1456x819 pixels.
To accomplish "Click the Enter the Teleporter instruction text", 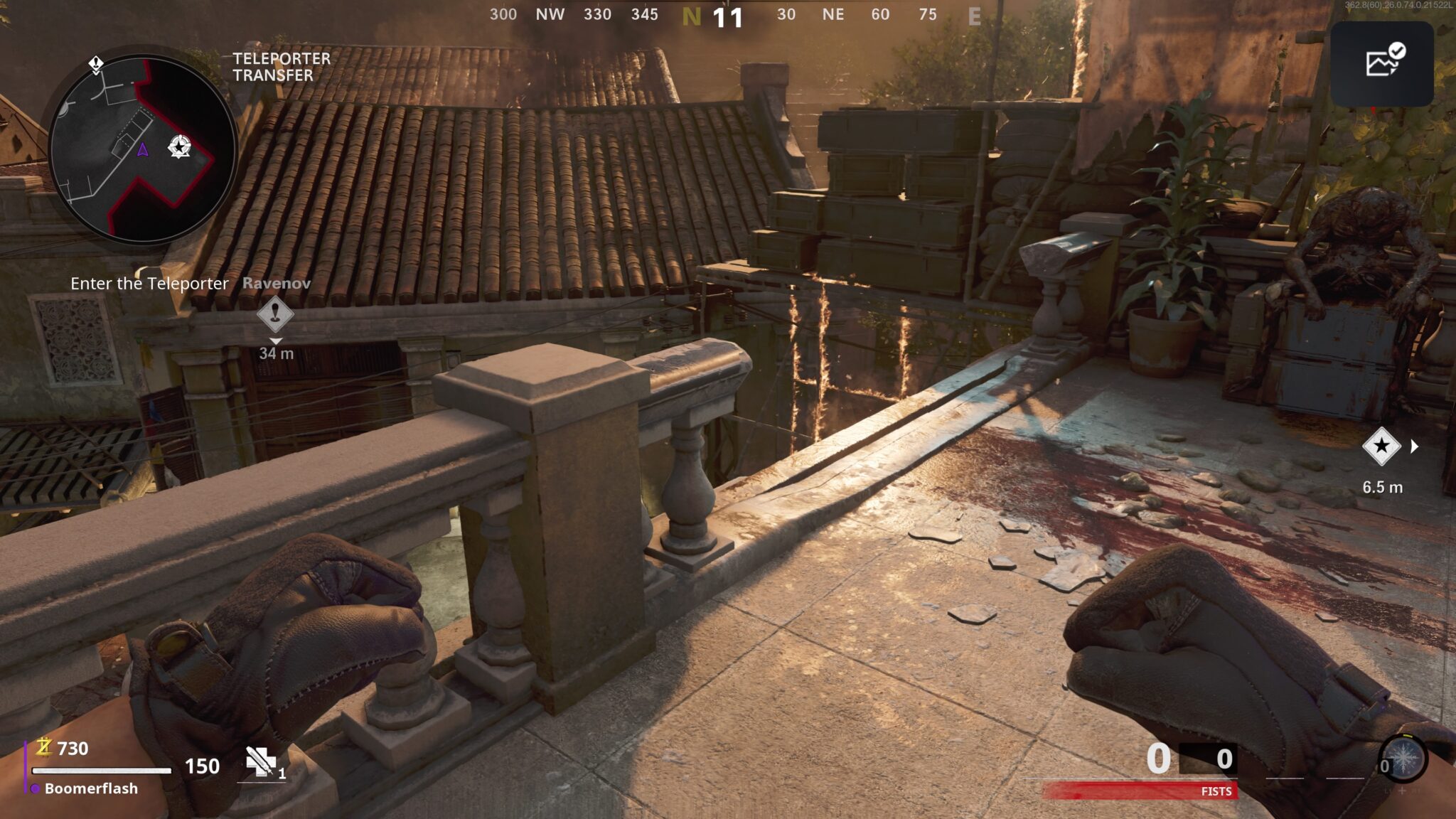I will click(x=149, y=283).
